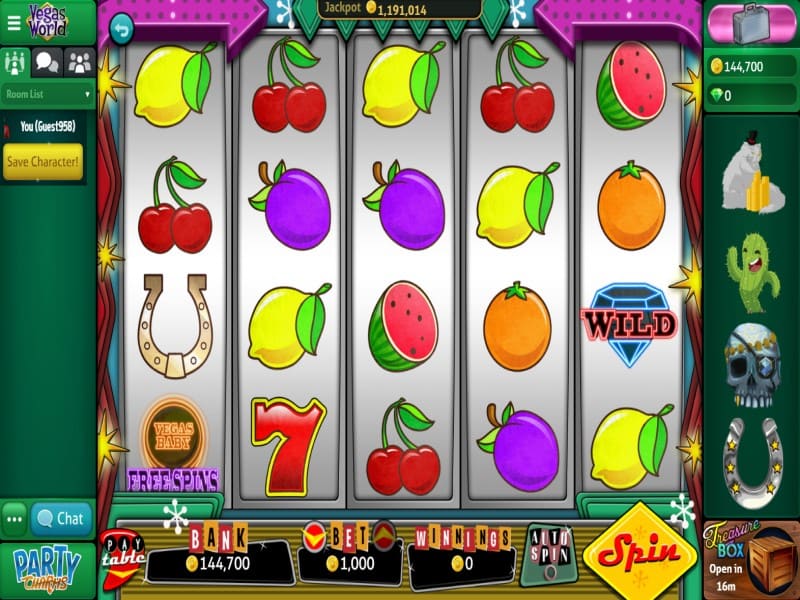Switch to the room players tab
Screen dimensions: 800x600
click(14, 62)
